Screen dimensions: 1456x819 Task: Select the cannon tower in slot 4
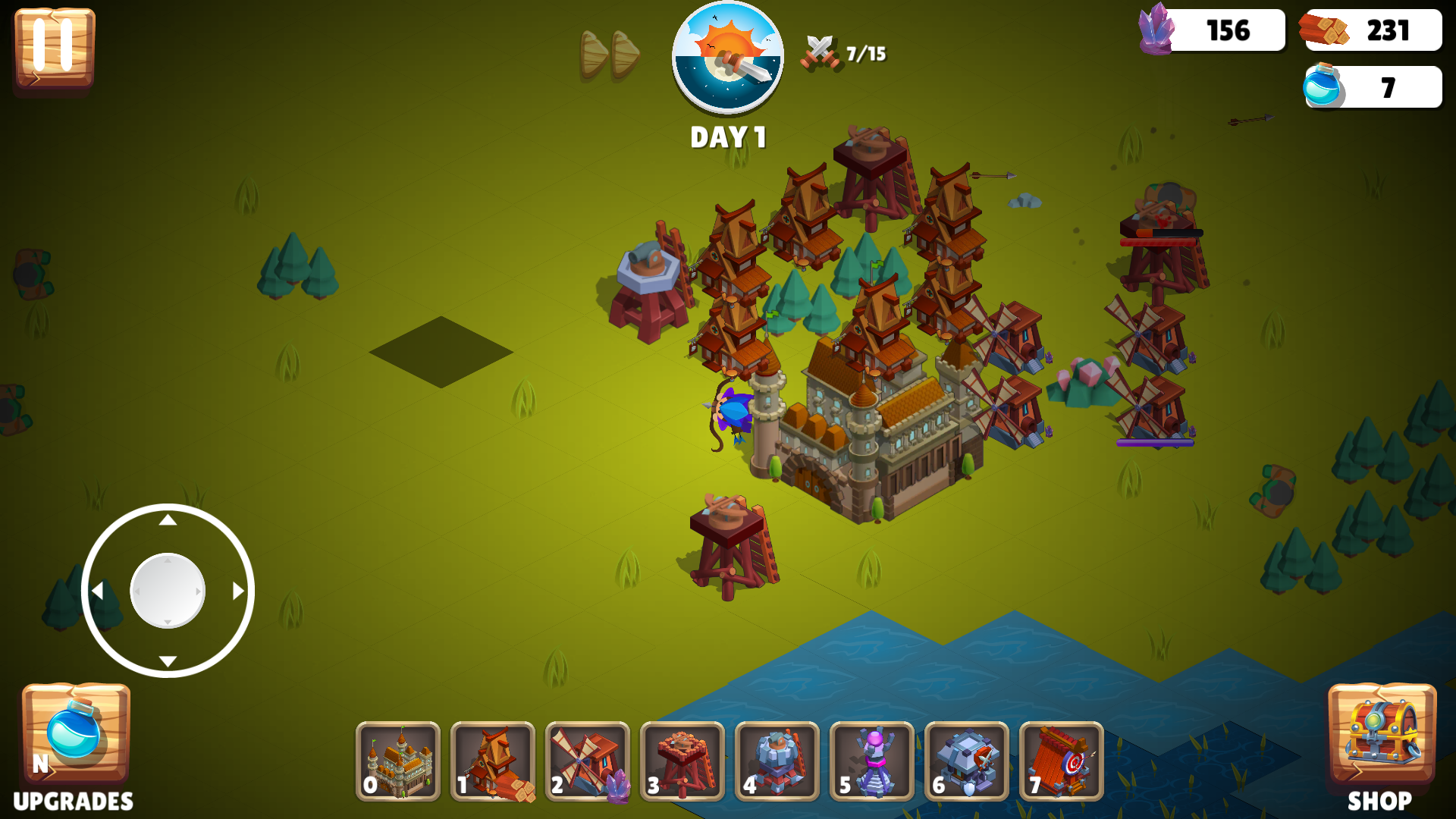[777, 762]
